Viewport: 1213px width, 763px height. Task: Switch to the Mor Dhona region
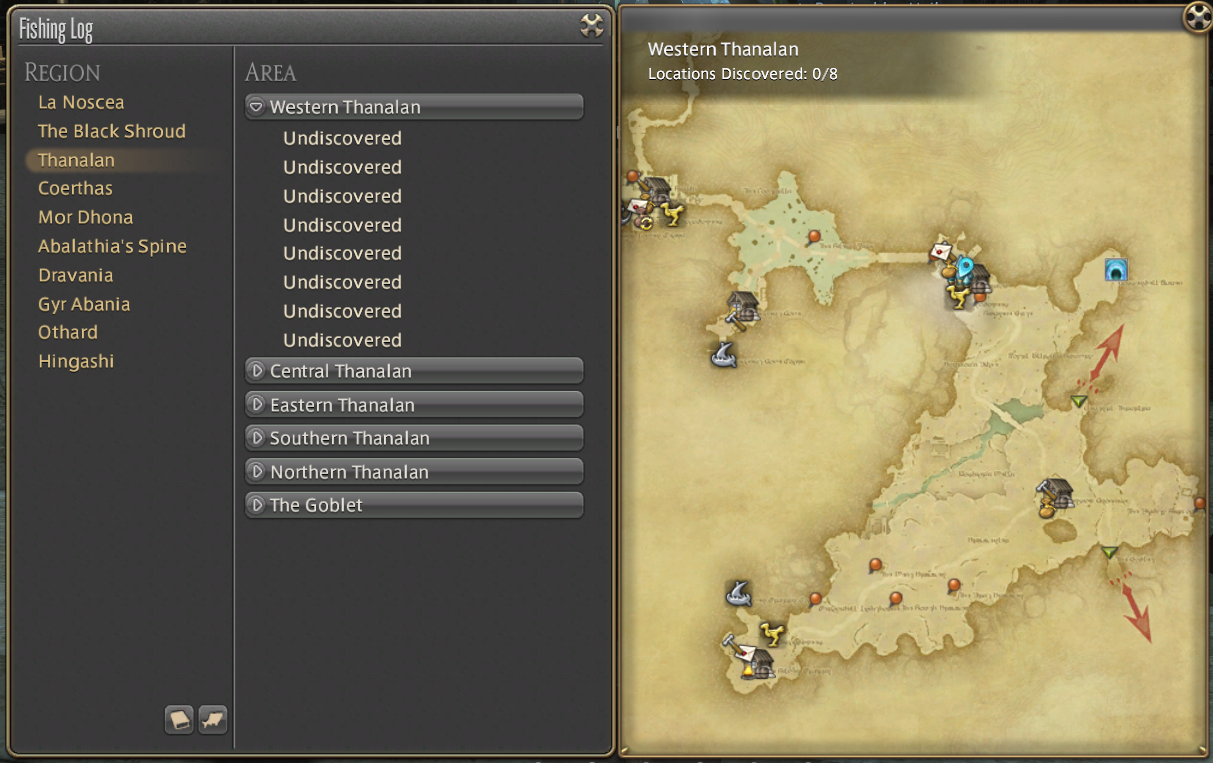[85, 217]
